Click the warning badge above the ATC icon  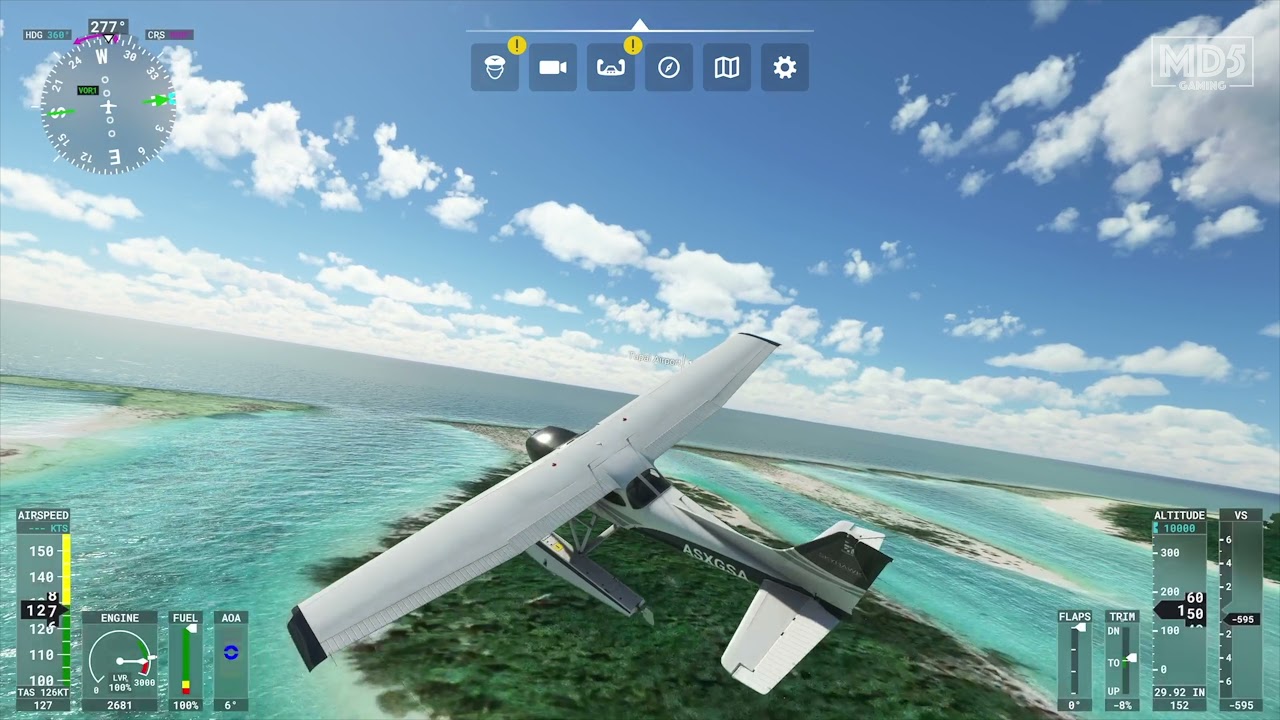(x=517, y=44)
